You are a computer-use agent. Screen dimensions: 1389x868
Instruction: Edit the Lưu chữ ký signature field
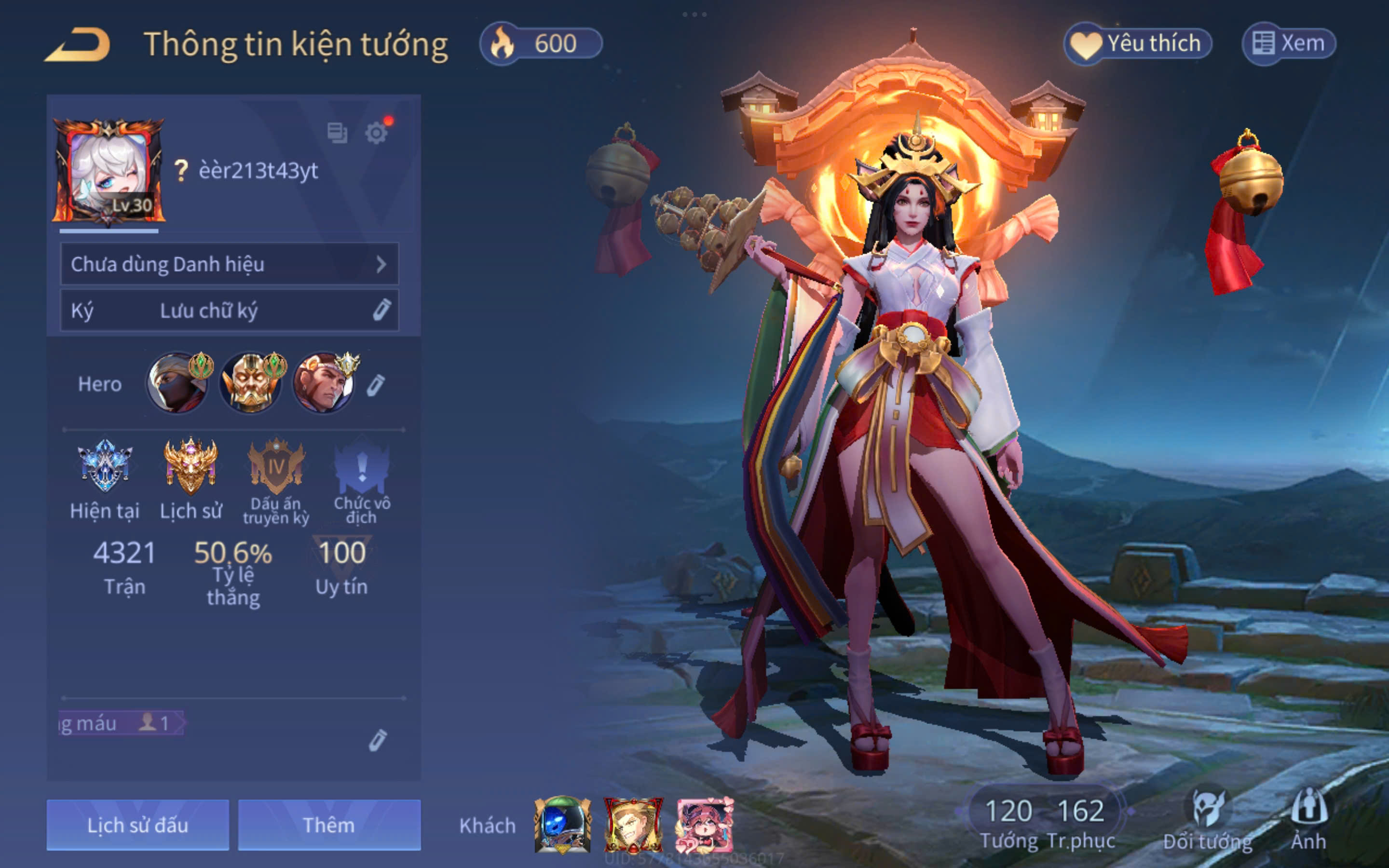[229, 311]
